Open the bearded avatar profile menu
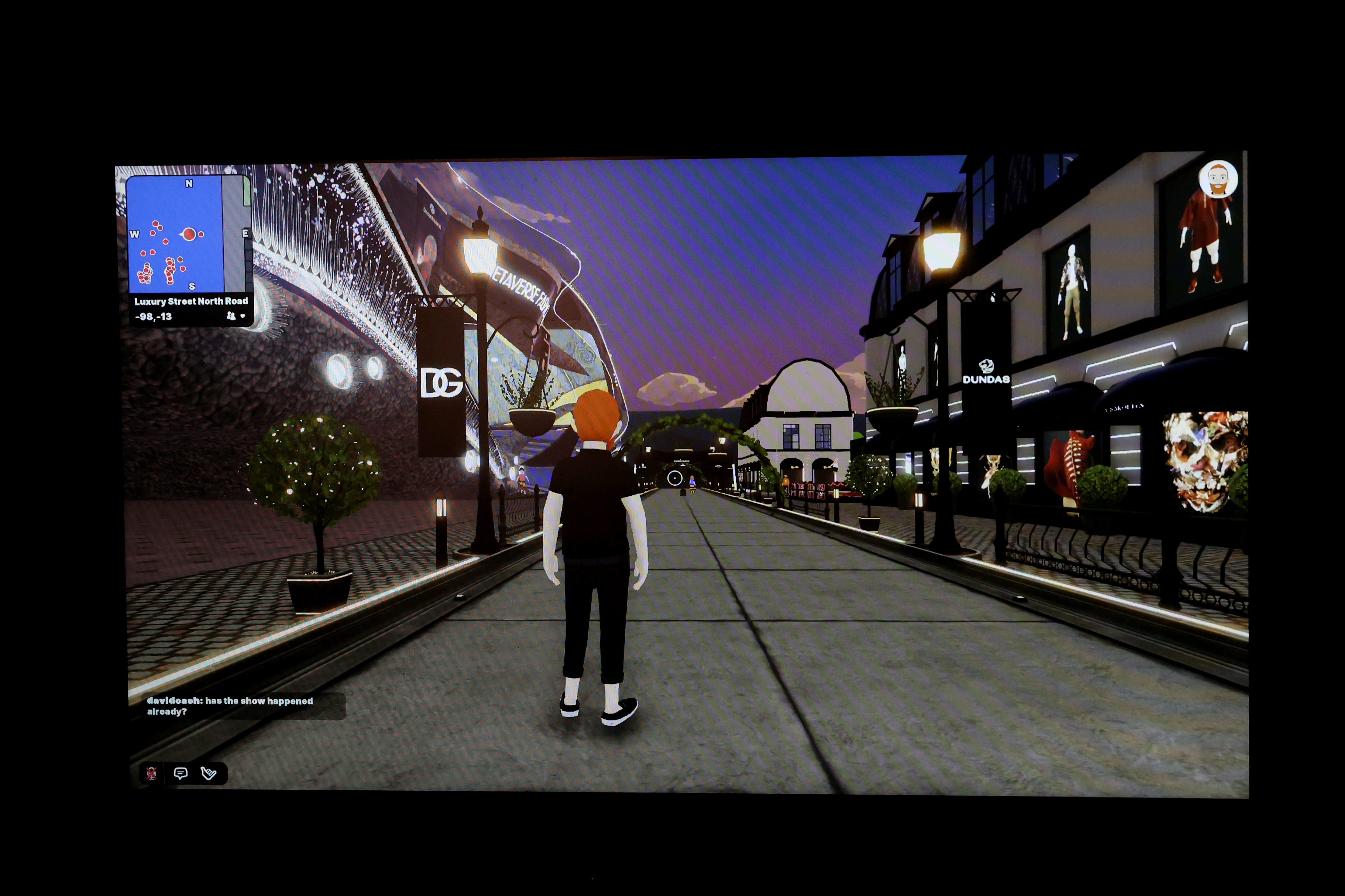The height and width of the screenshot is (896, 1345). click(1218, 180)
